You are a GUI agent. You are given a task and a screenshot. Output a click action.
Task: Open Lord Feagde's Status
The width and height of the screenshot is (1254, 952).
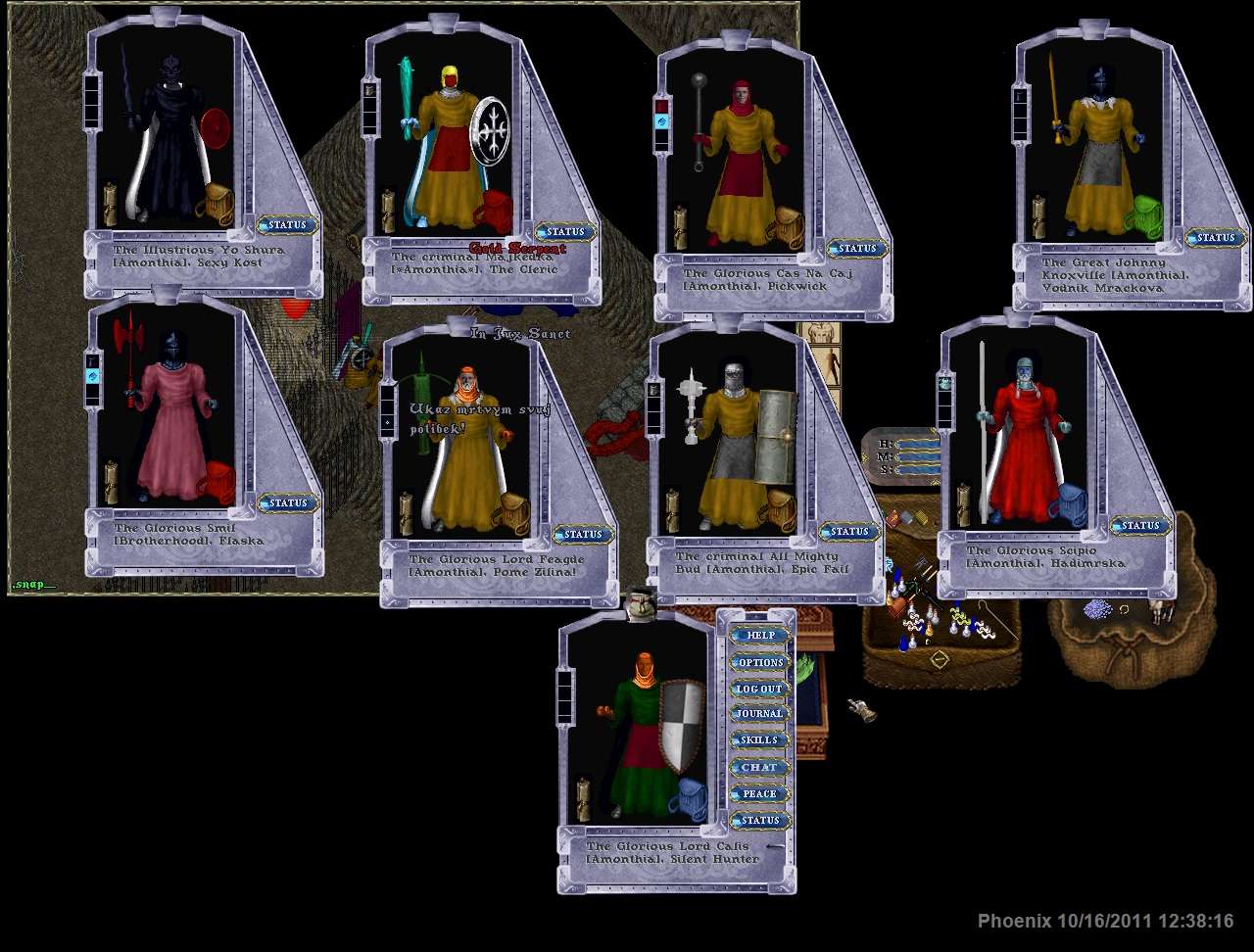point(583,534)
